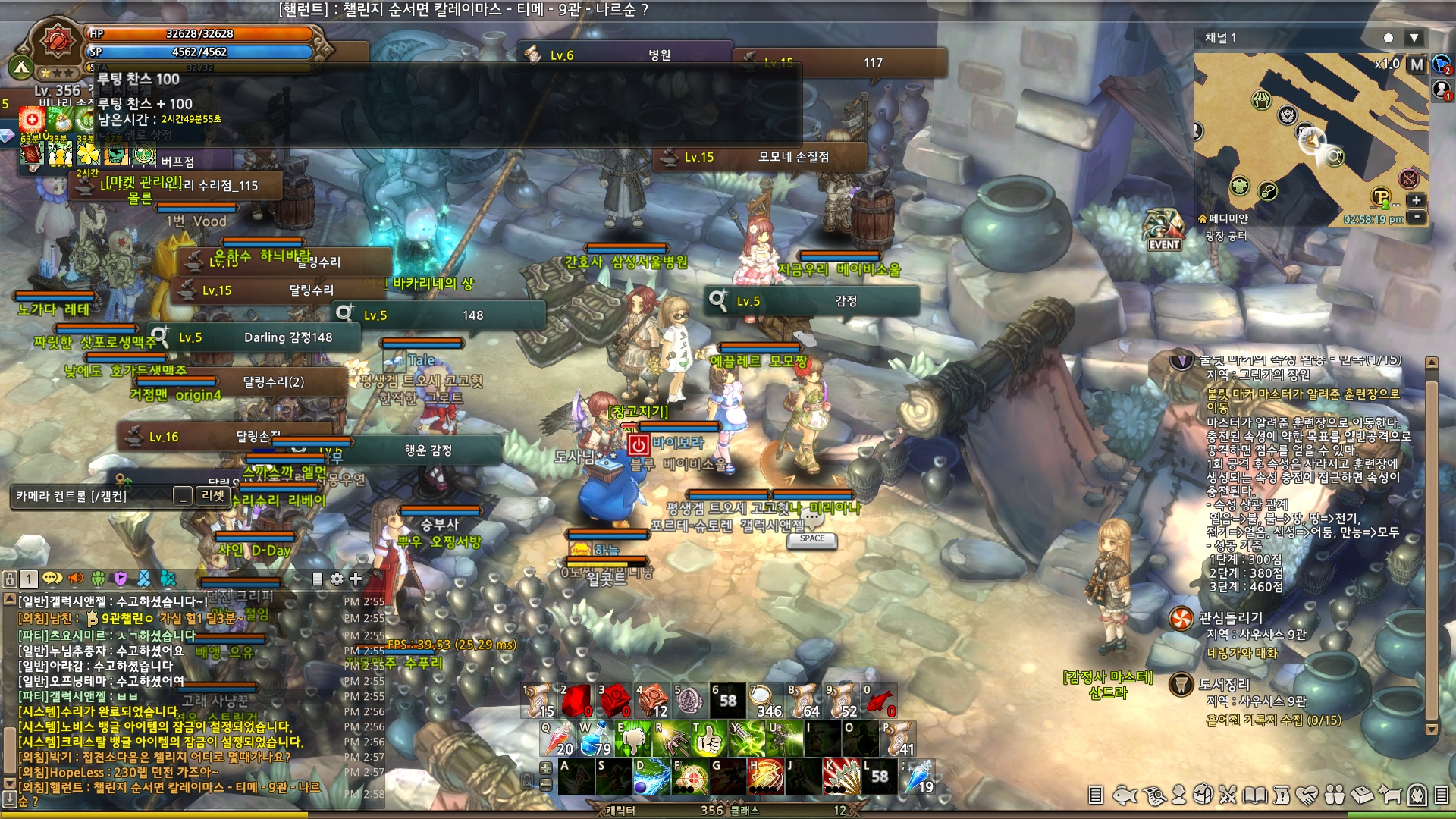Image resolution: width=1456 pixels, height=819 pixels.
Task: Zoom in the minimap with plus button
Action: point(1416,200)
